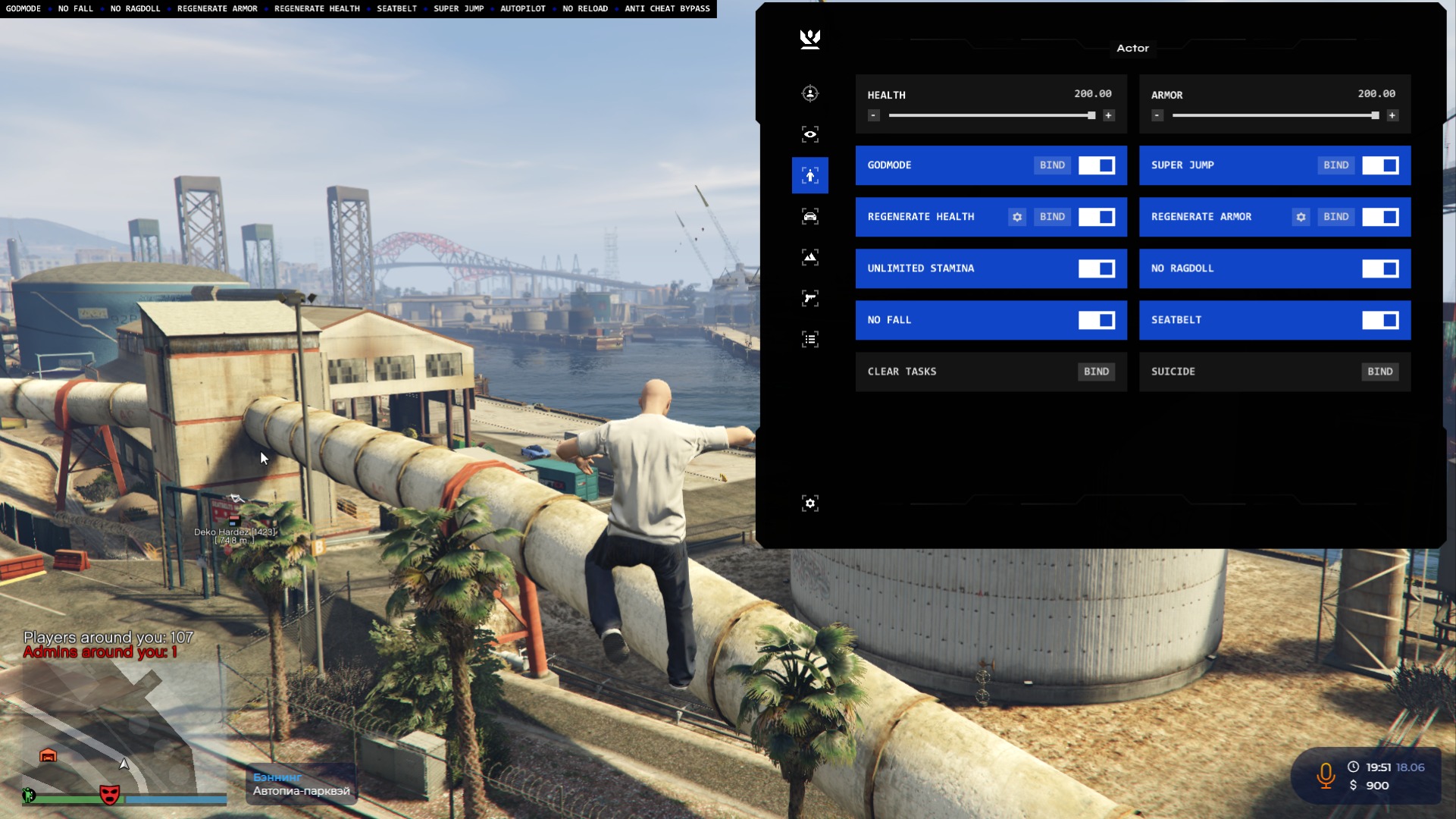Select the World mountain icon

810,257
